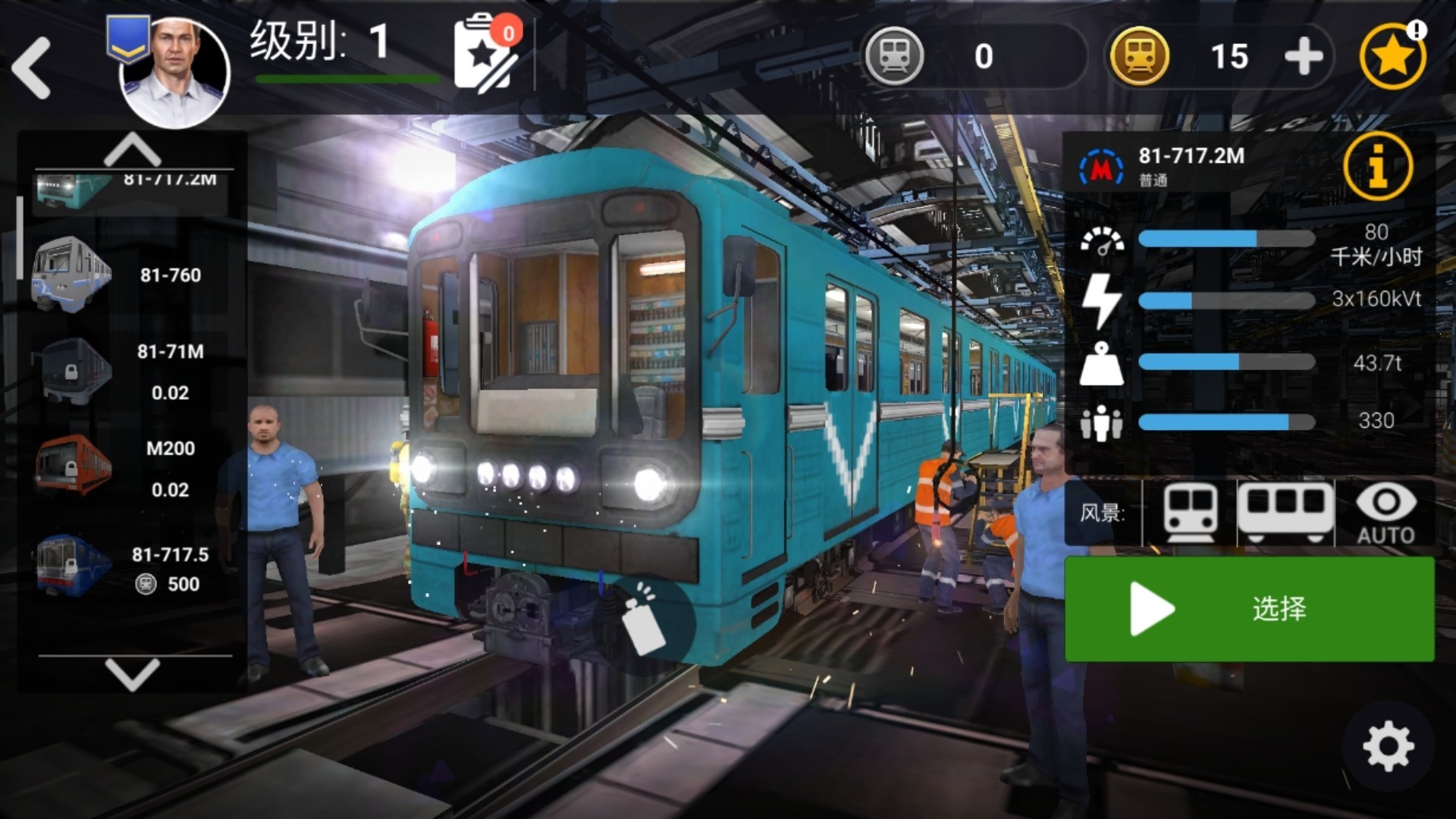Viewport: 1456px width, 819px height.
Task: Switch to side carriage view
Action: (1285, 513)
